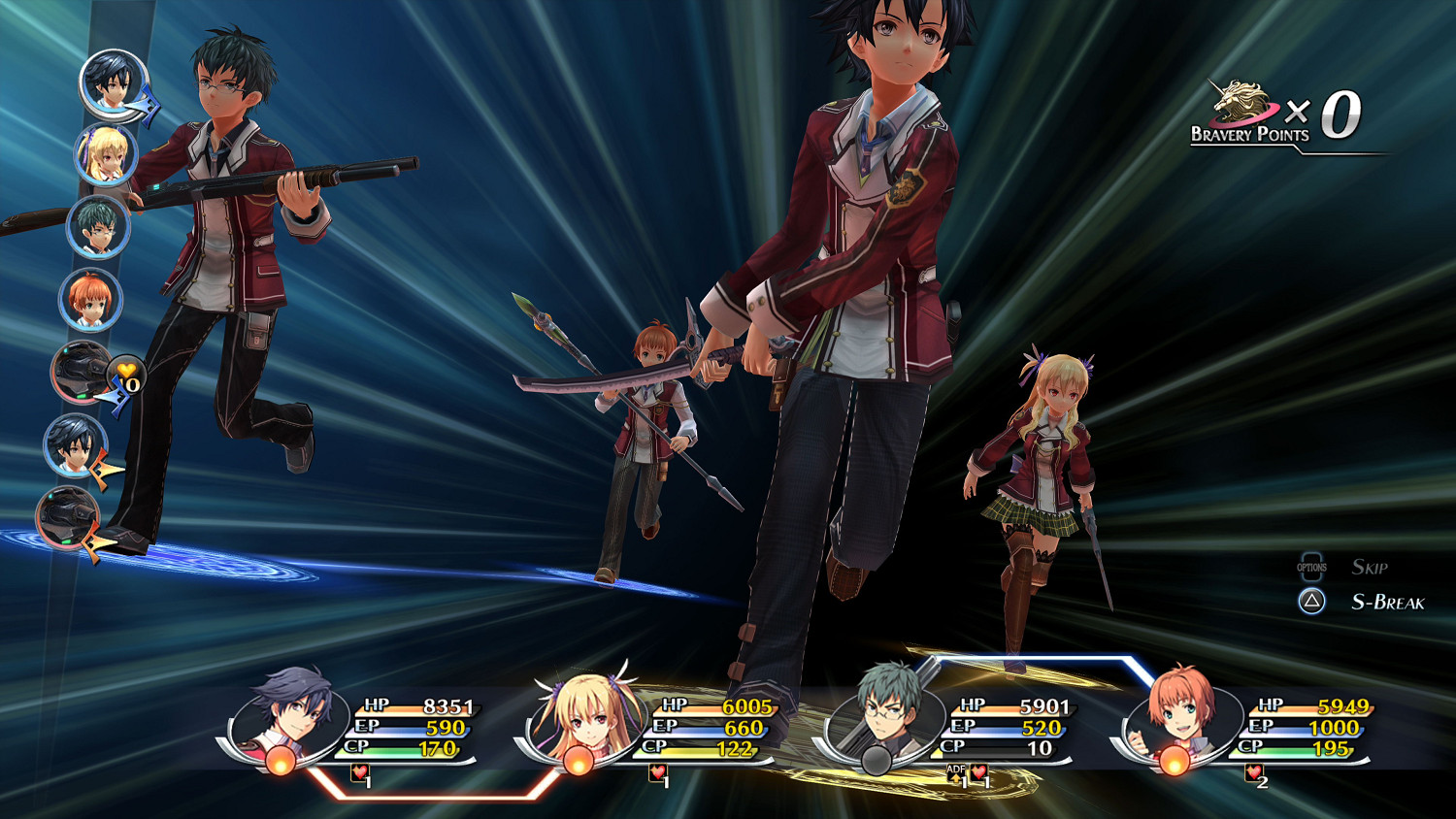Click the Triangle button prompt beside S-Break
Image resolution: width=1456 pixels, height=819 pixels.
[x=1312, y=602]
